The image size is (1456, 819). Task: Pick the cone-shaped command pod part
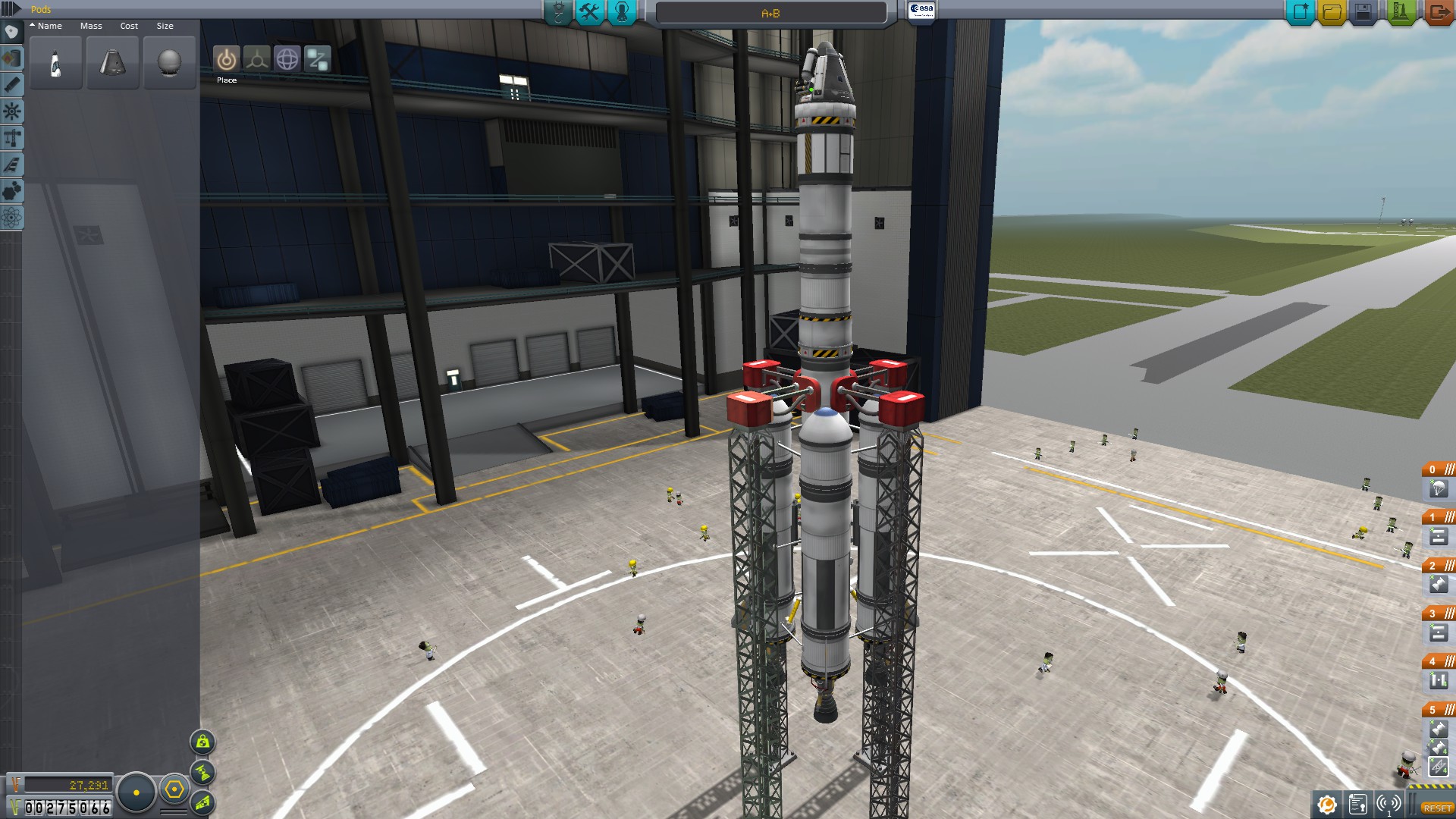(112, 63)
